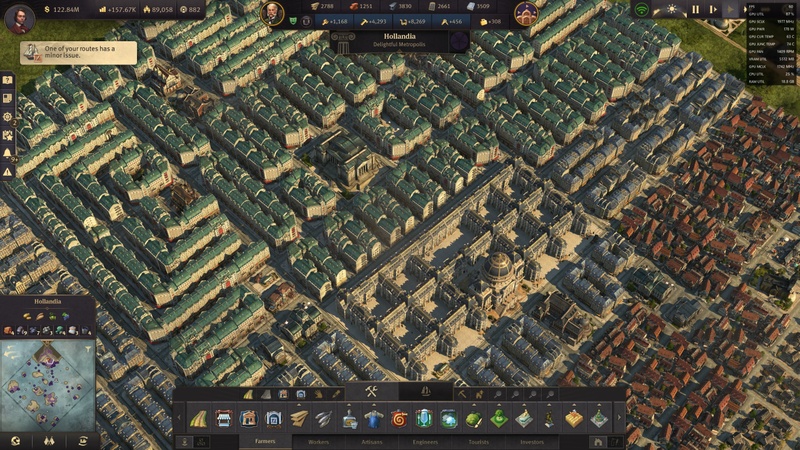Image resolution: width=800 pixels, height=450 pixels.
Task: Switch to the Engineers build tab
Action: [x=425, y=440]
